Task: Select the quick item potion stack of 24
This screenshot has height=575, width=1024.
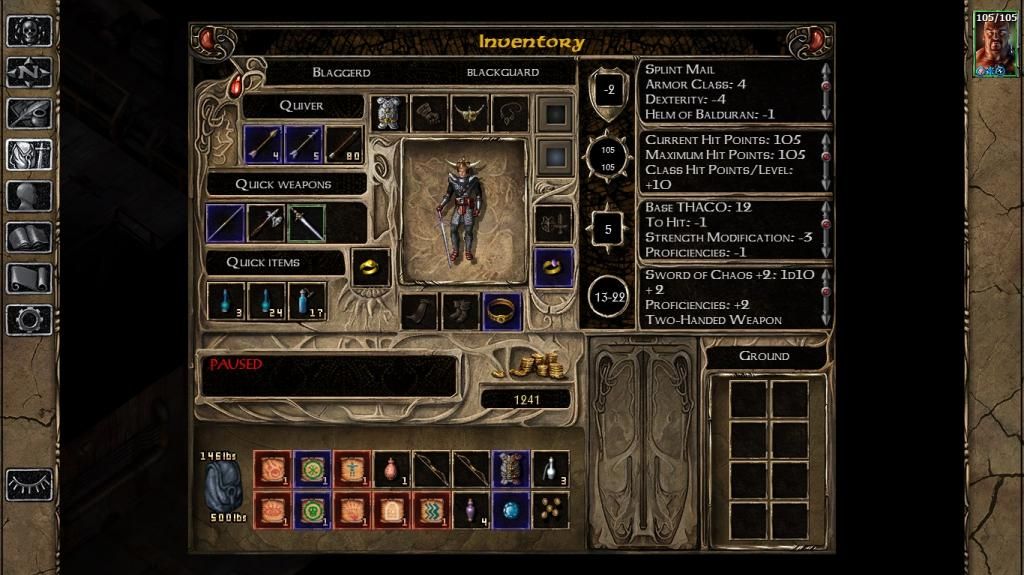Action: click(266, 300)
